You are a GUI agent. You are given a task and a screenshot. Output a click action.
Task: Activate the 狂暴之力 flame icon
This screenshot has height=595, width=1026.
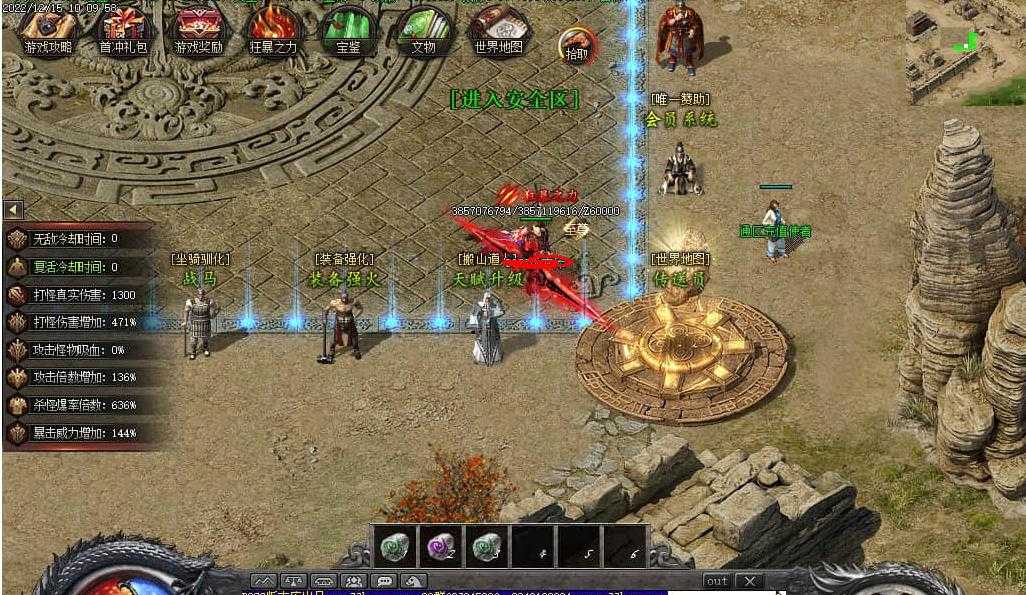pyautogui.click(x=272, y=30)
